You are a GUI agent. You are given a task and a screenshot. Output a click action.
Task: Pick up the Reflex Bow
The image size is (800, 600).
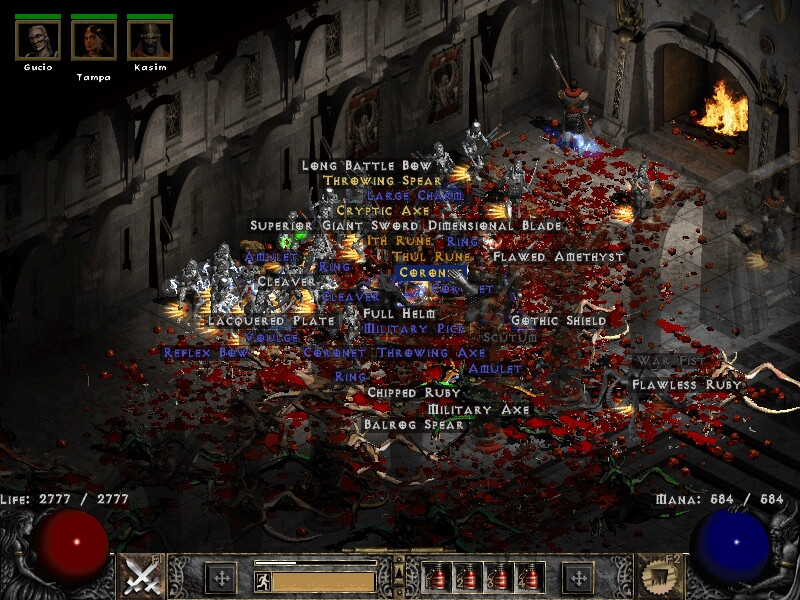[x=206, y=353]
